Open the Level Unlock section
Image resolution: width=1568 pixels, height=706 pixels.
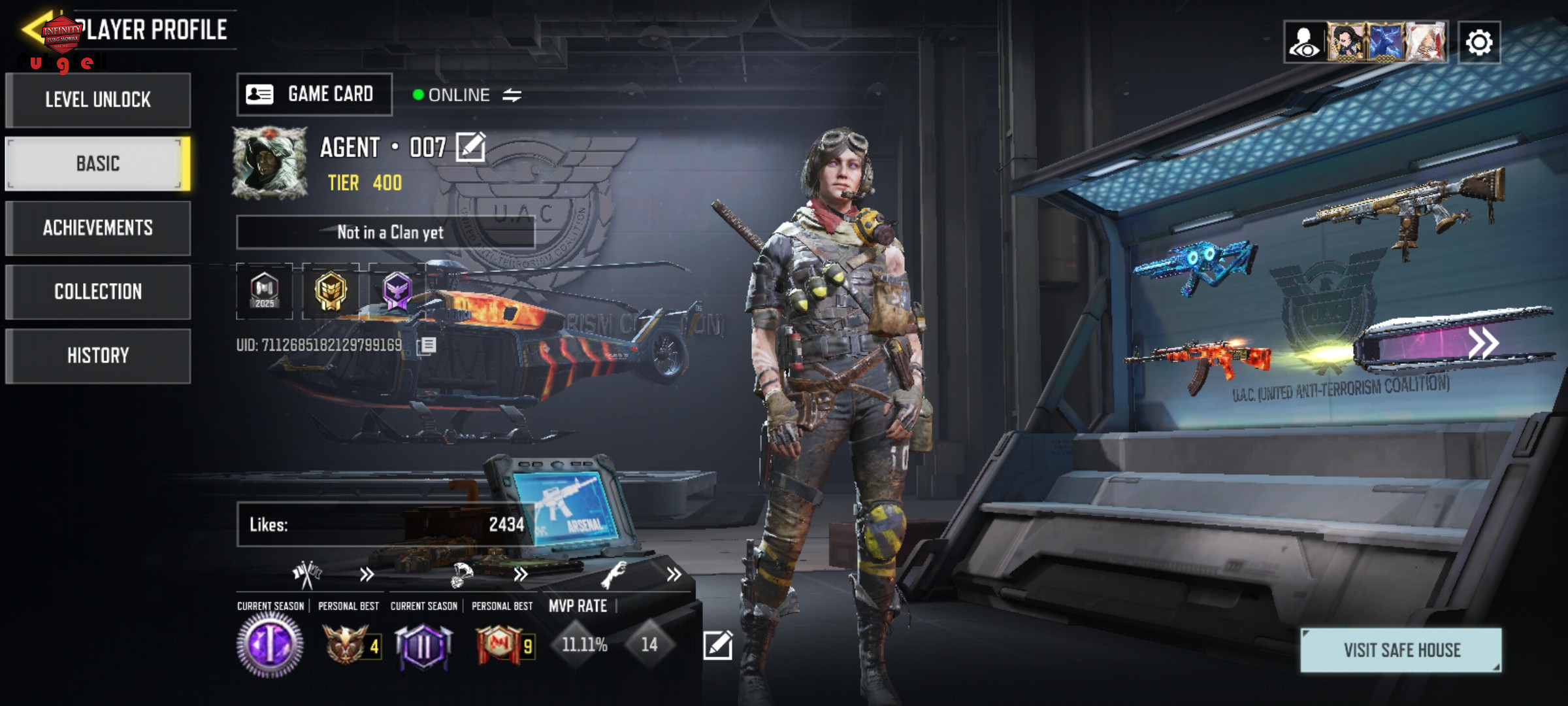click(x=98, y=100)
